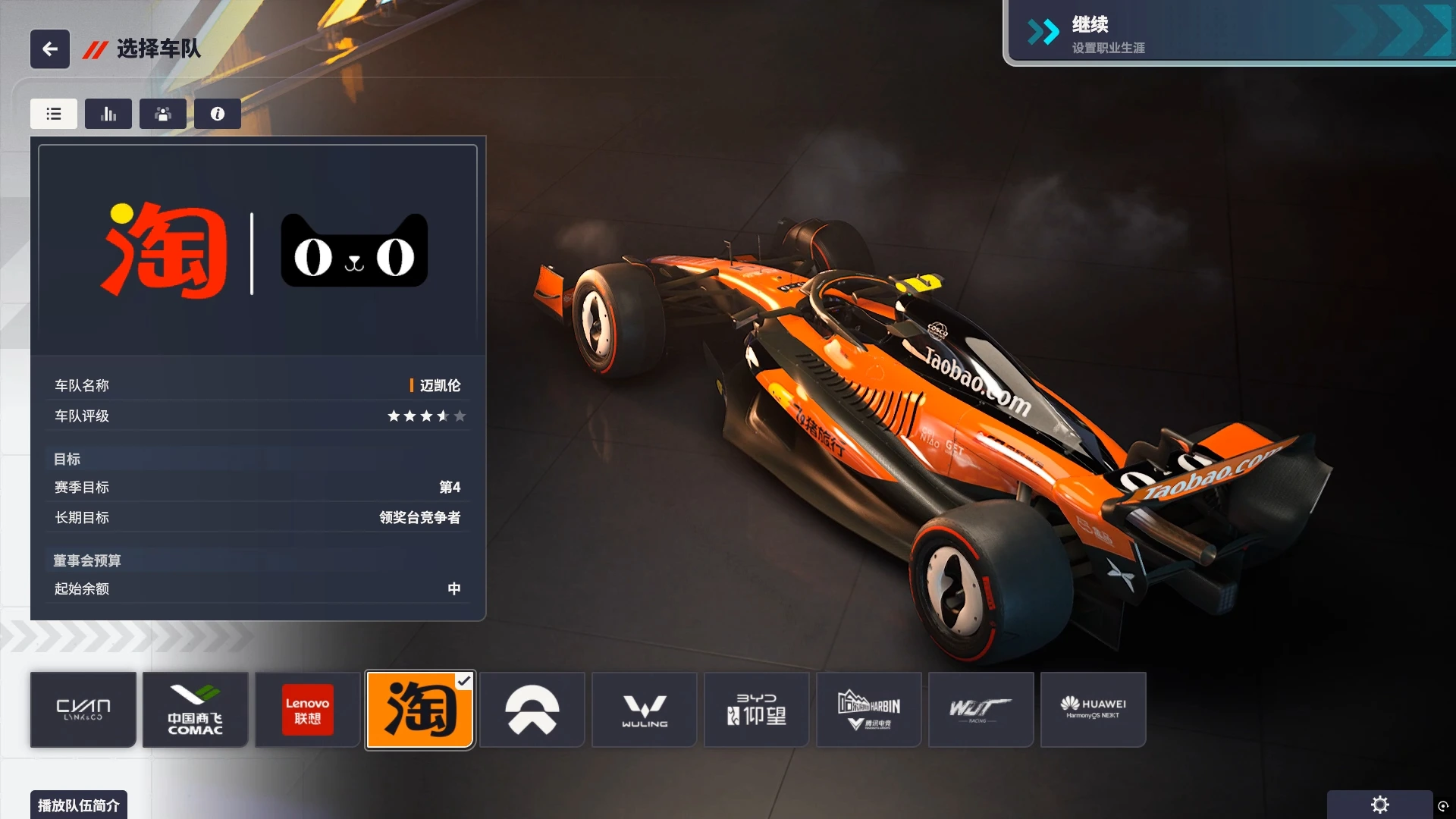The image size is (1456, 819).
Task: Play the team introduction video
Action: pos(79,805)
